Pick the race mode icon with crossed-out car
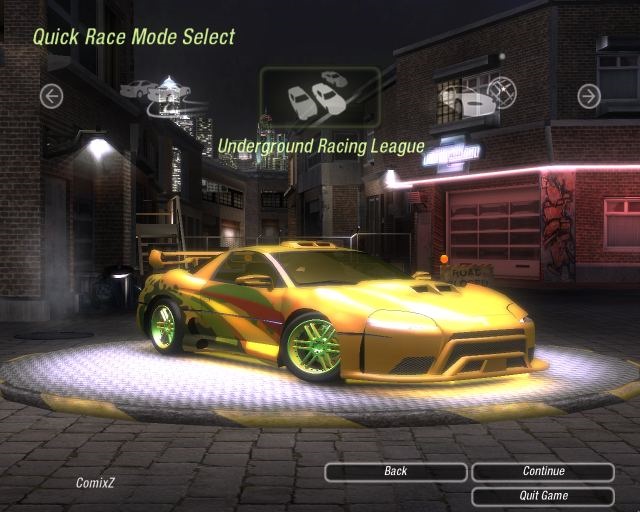 point(476,97)
